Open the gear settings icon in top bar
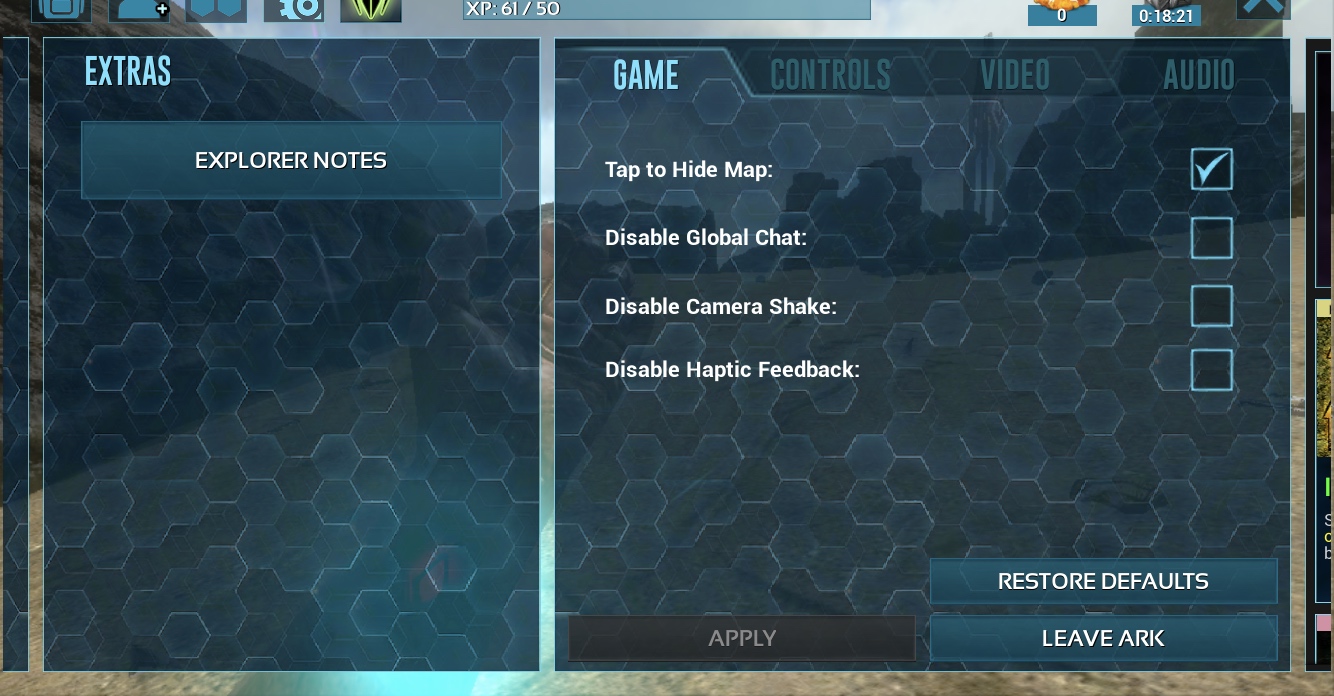The image size is (1334, 696). point(294,9)
